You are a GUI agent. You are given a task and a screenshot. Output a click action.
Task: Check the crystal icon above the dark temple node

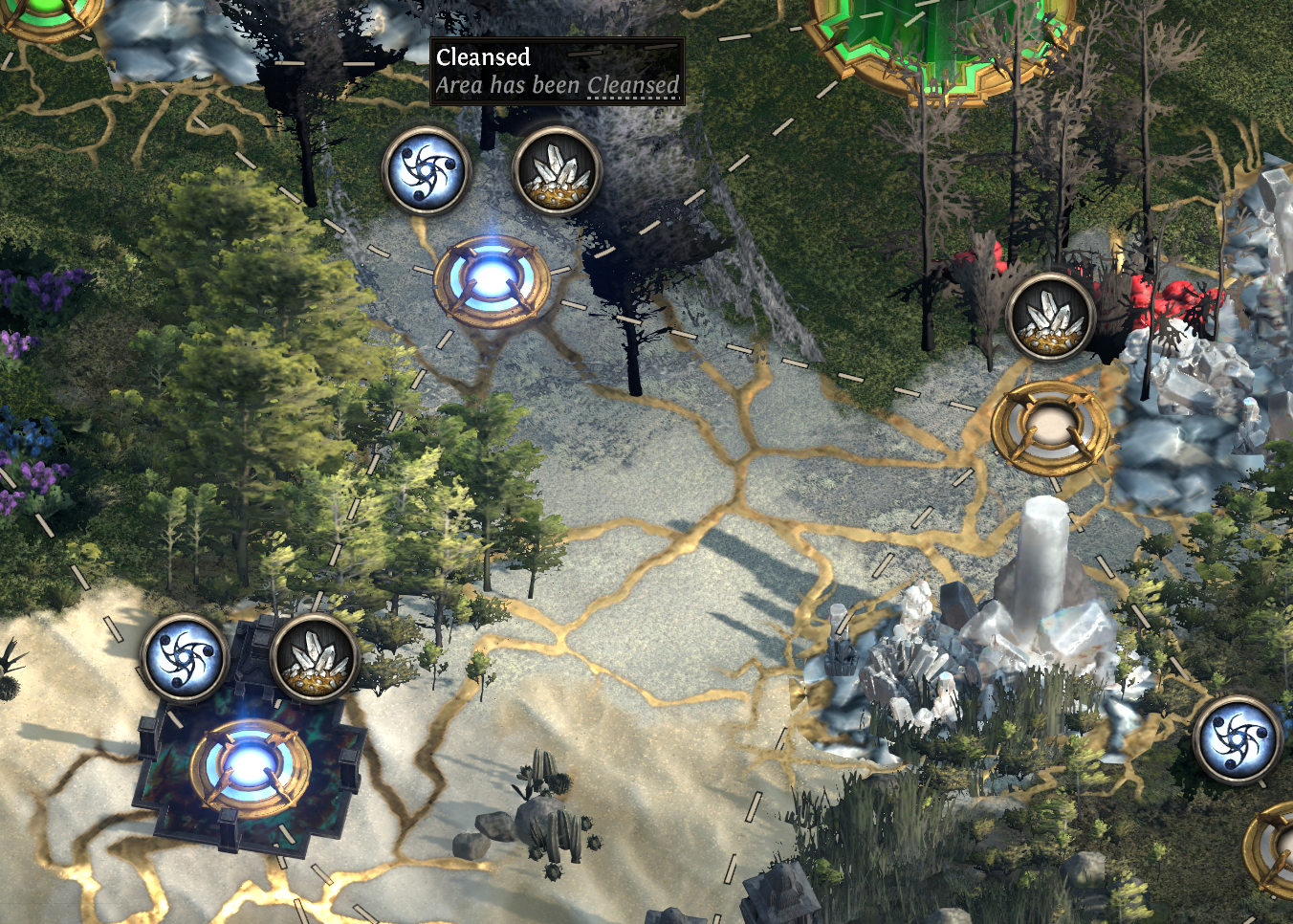tap(314, 659)
